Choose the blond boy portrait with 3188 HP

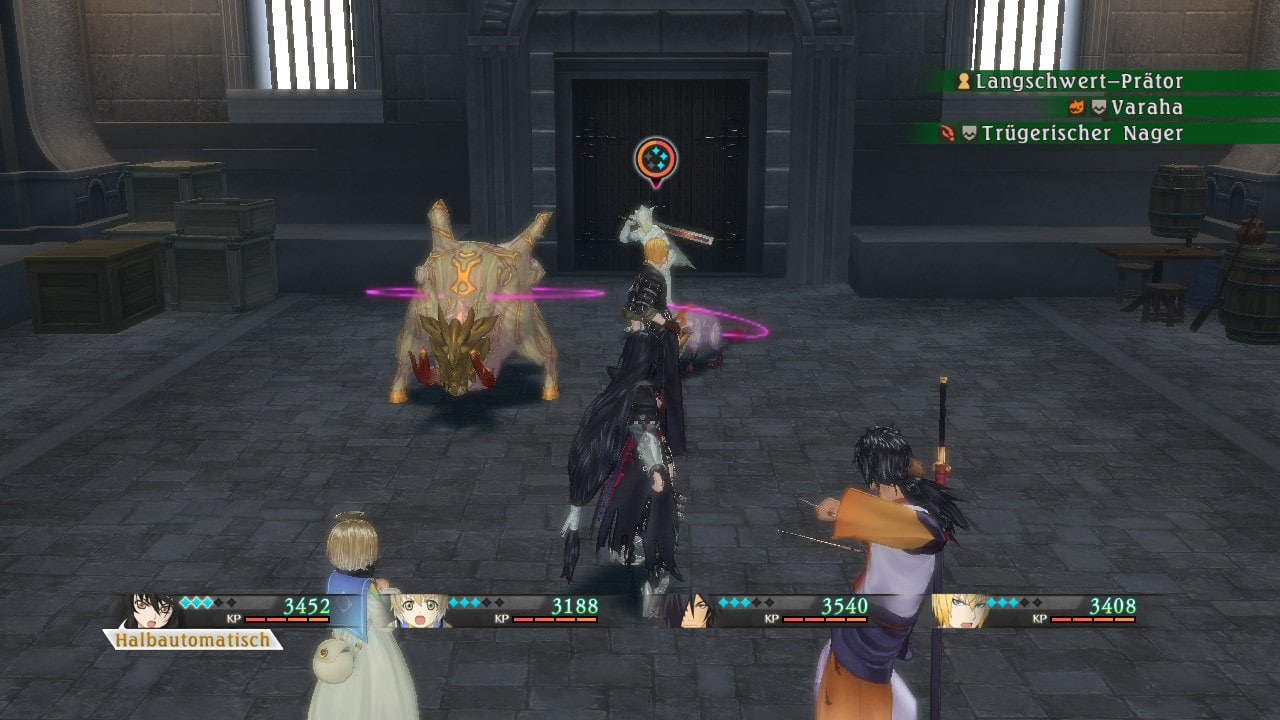click(418, 610)
